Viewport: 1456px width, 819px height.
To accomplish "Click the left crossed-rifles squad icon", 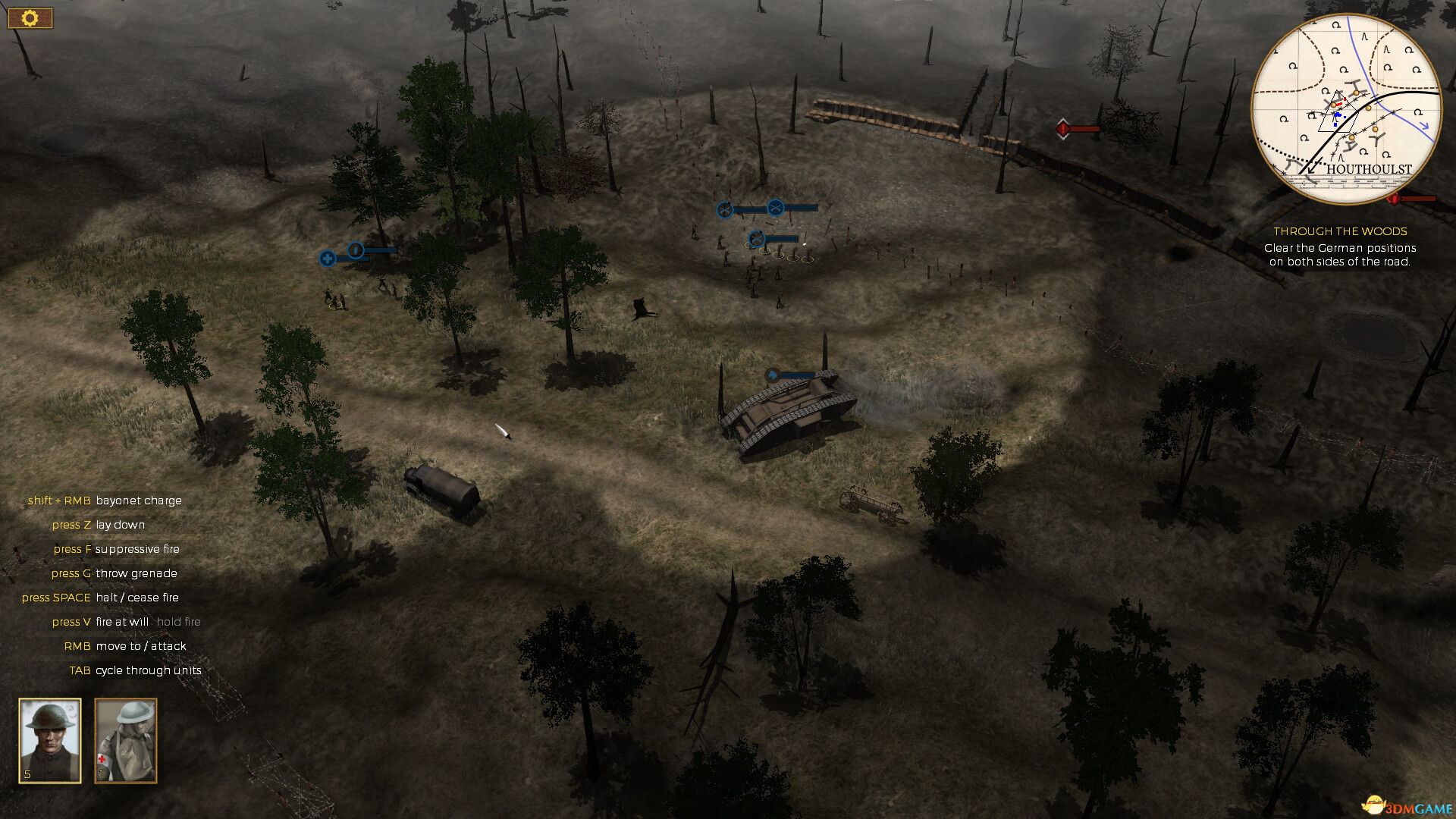I will (x=725, y=209).
